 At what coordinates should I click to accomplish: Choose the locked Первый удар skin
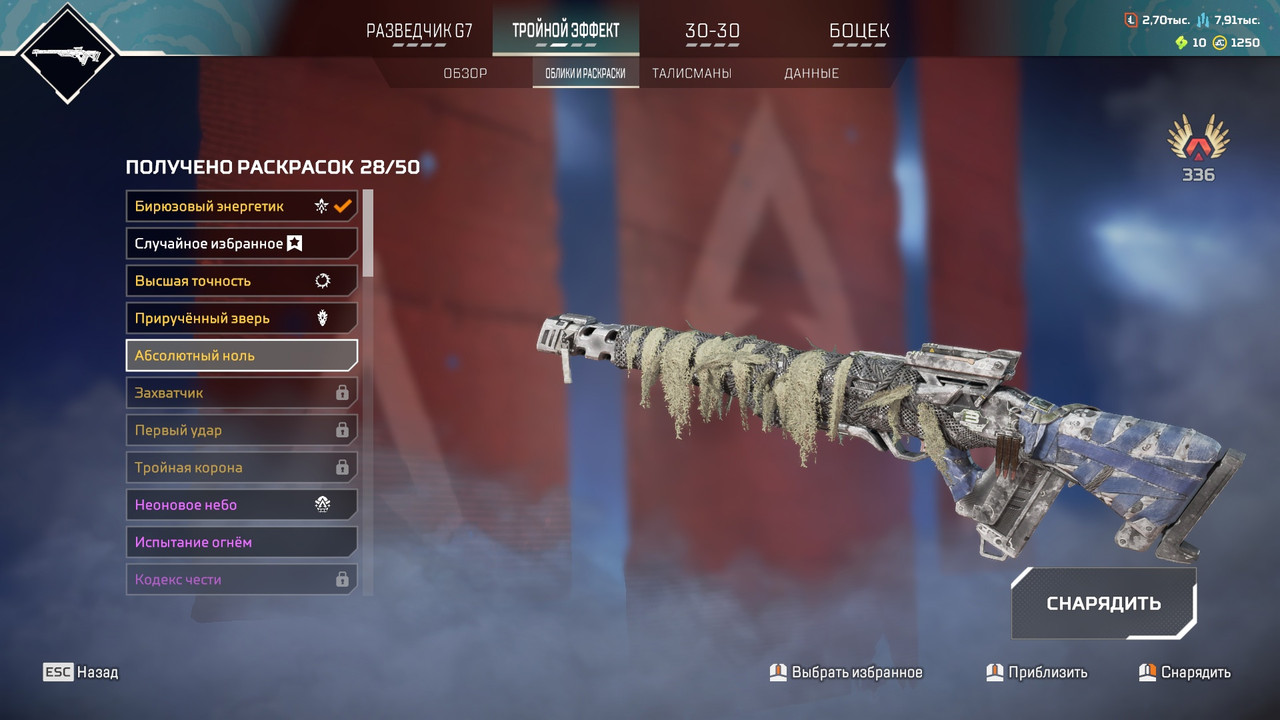(241, 430)
